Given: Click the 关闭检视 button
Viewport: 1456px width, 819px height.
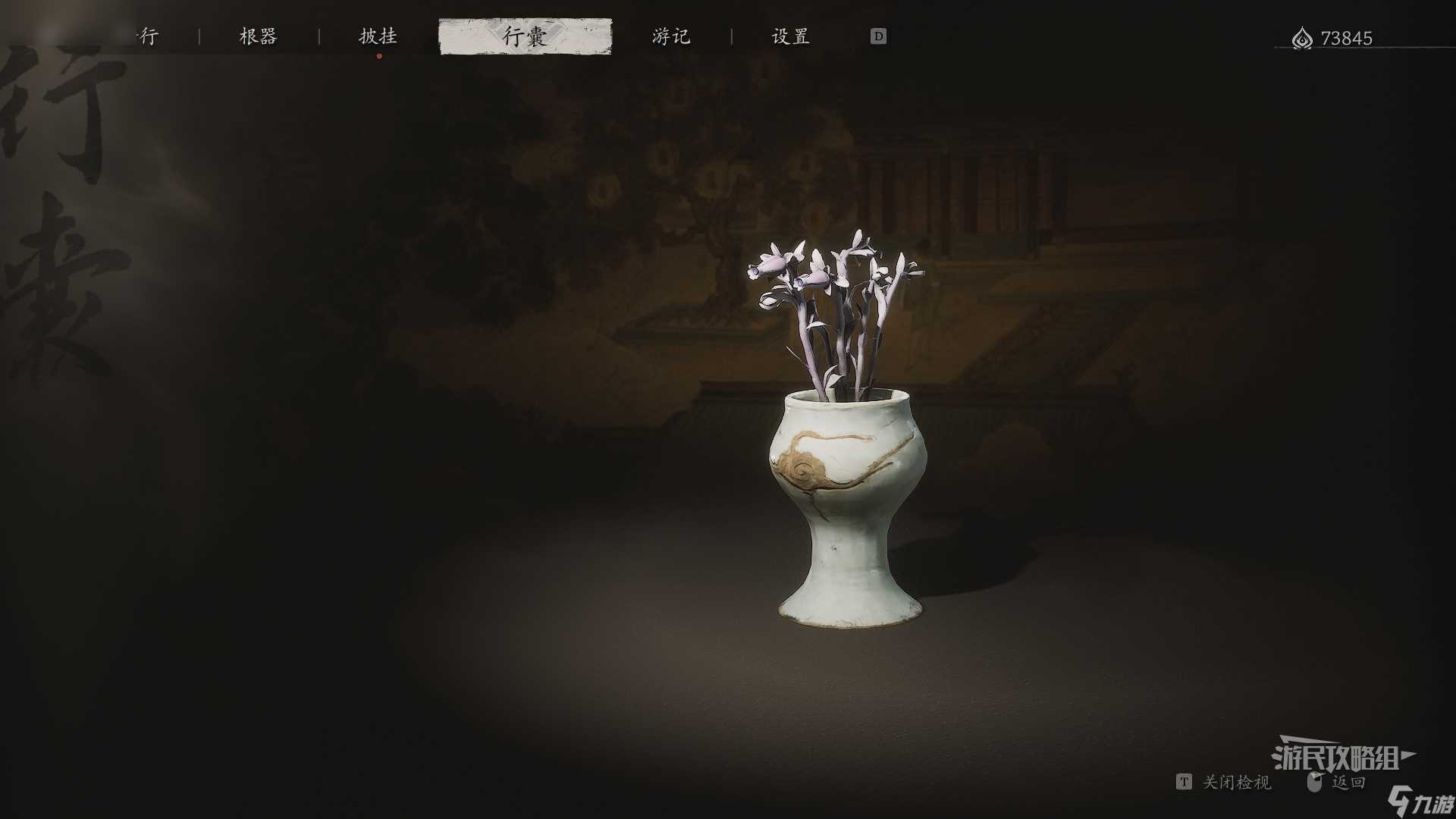Looking at the screenshot, I should click(1236, 783).
